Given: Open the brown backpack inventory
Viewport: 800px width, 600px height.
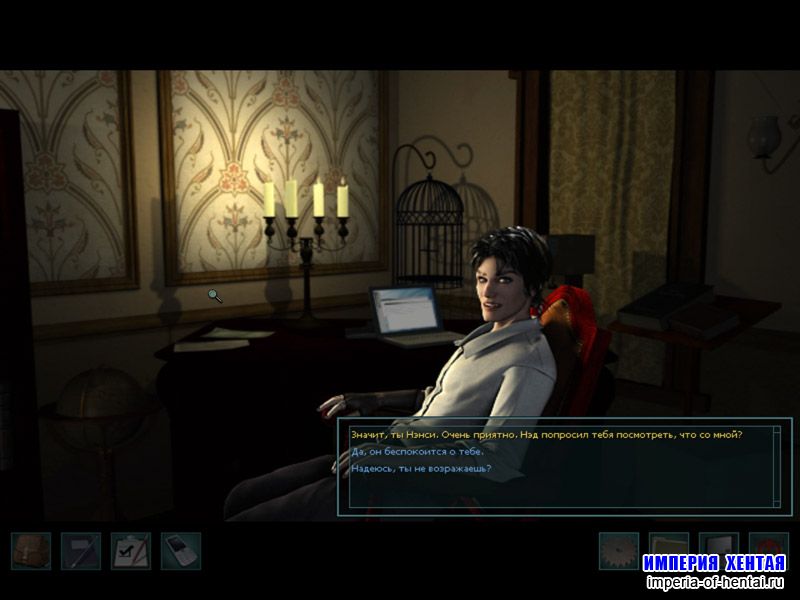Looking at the screenshot, I should [30, 551].
